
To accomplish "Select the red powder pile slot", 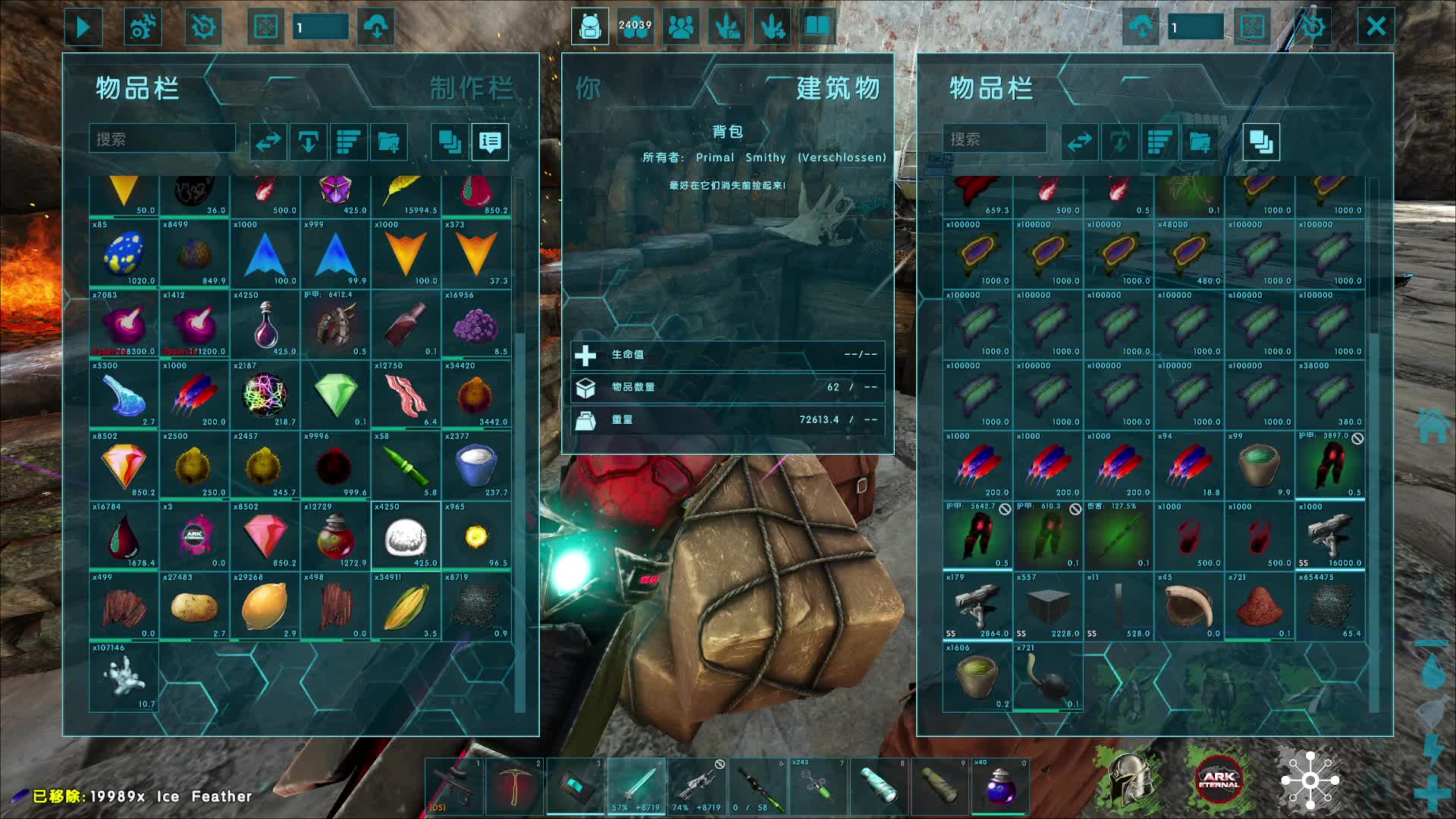I will coord(1260,607).
